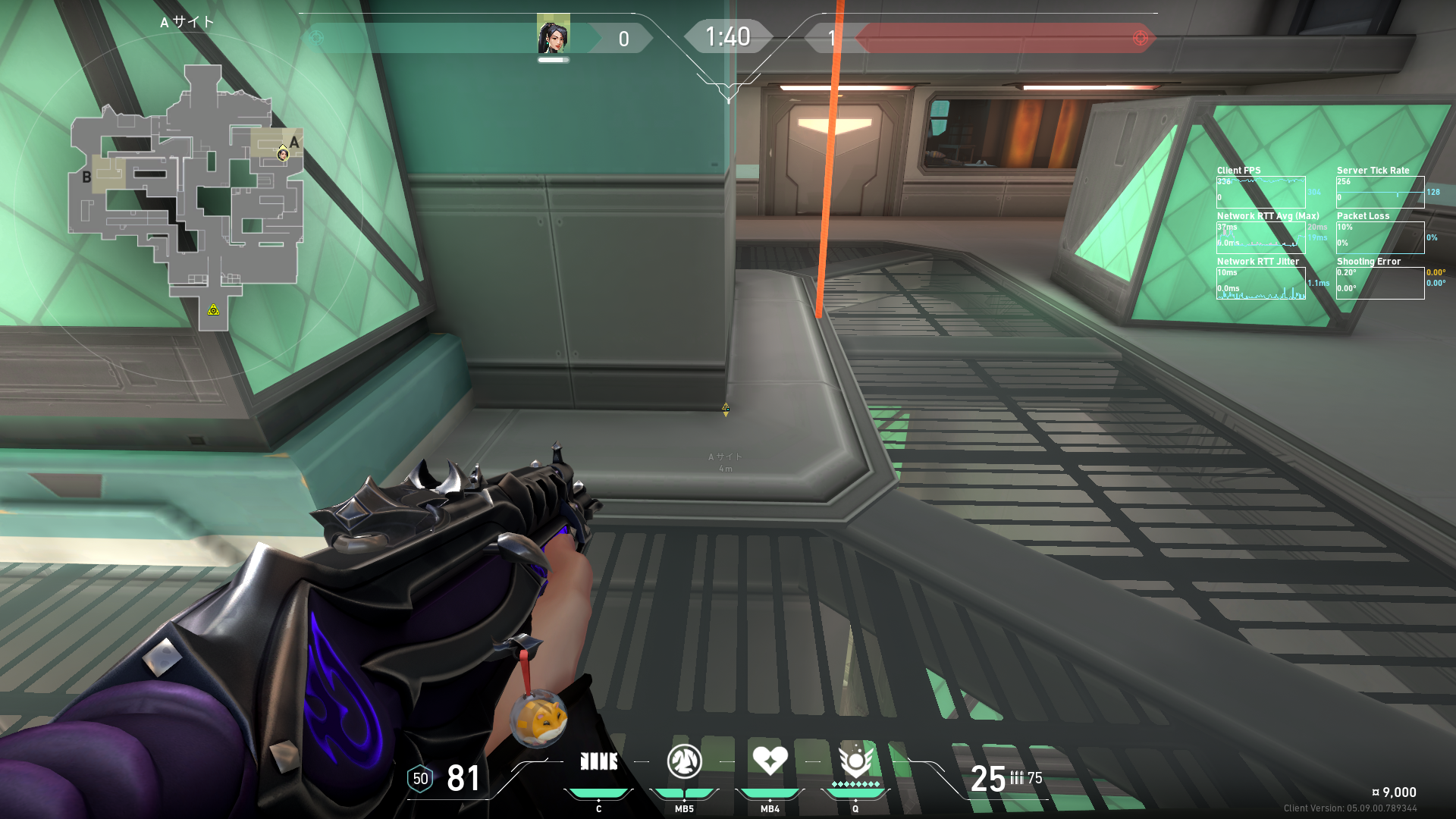Select the Barrier Orb wall ability icon

click(x=598, y=761)
